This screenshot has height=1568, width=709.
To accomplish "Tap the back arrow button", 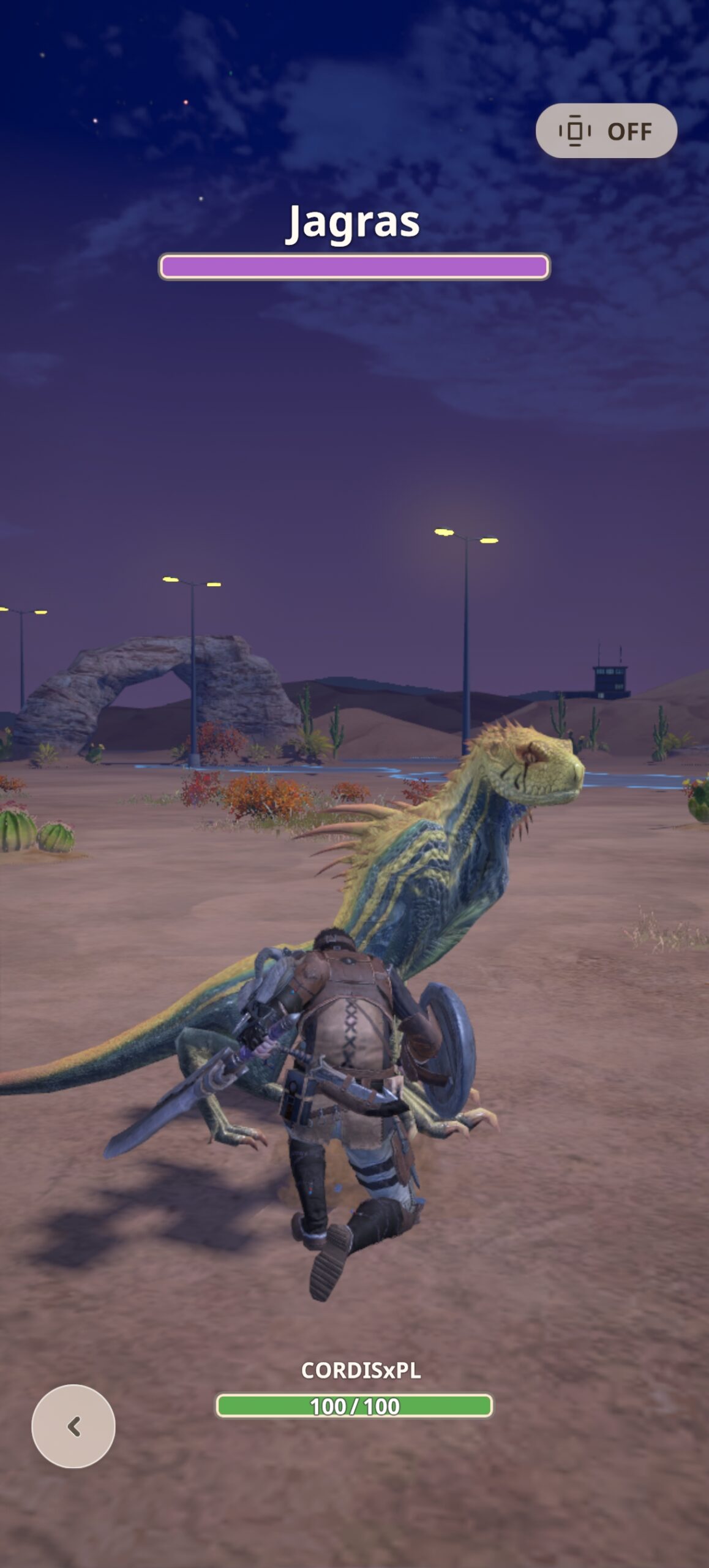I will click(x=73, y=1426).
